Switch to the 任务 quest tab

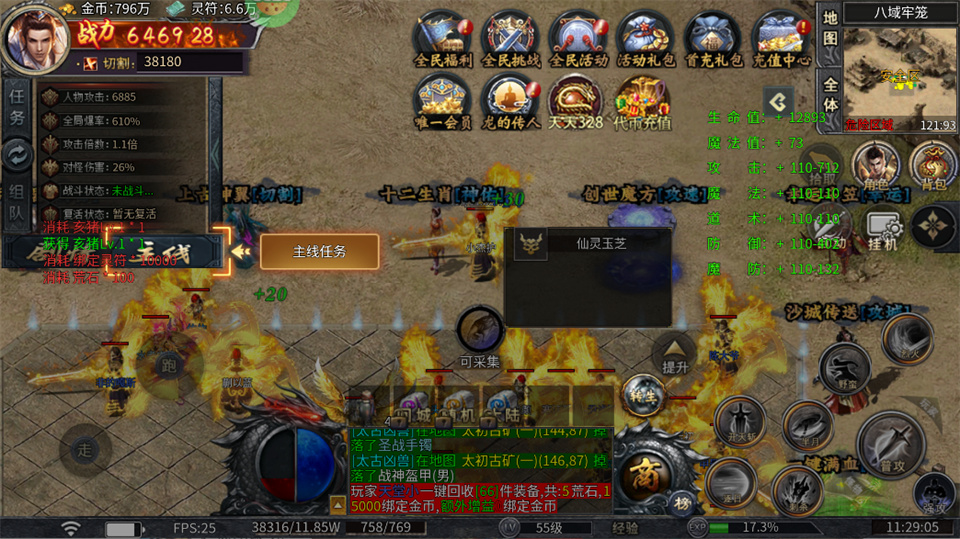(17, 105)
